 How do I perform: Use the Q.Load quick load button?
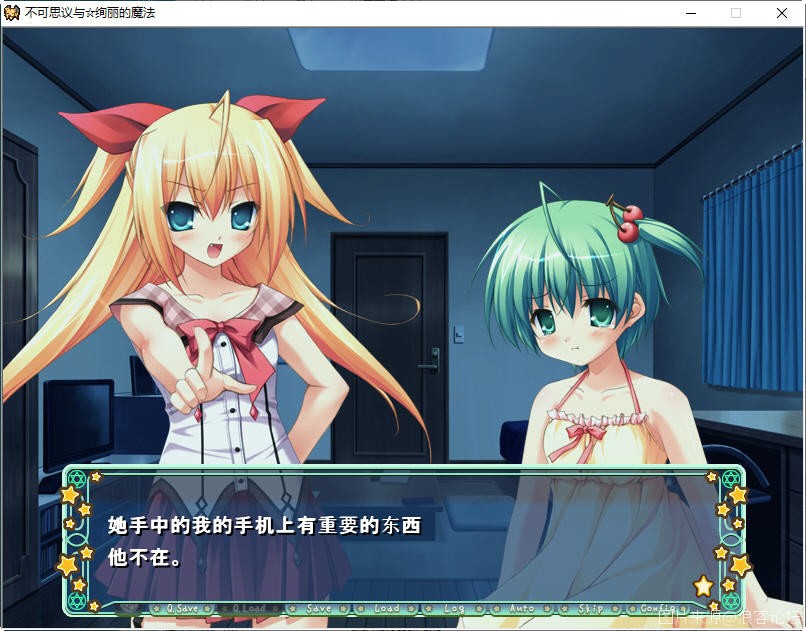[250, 608]
